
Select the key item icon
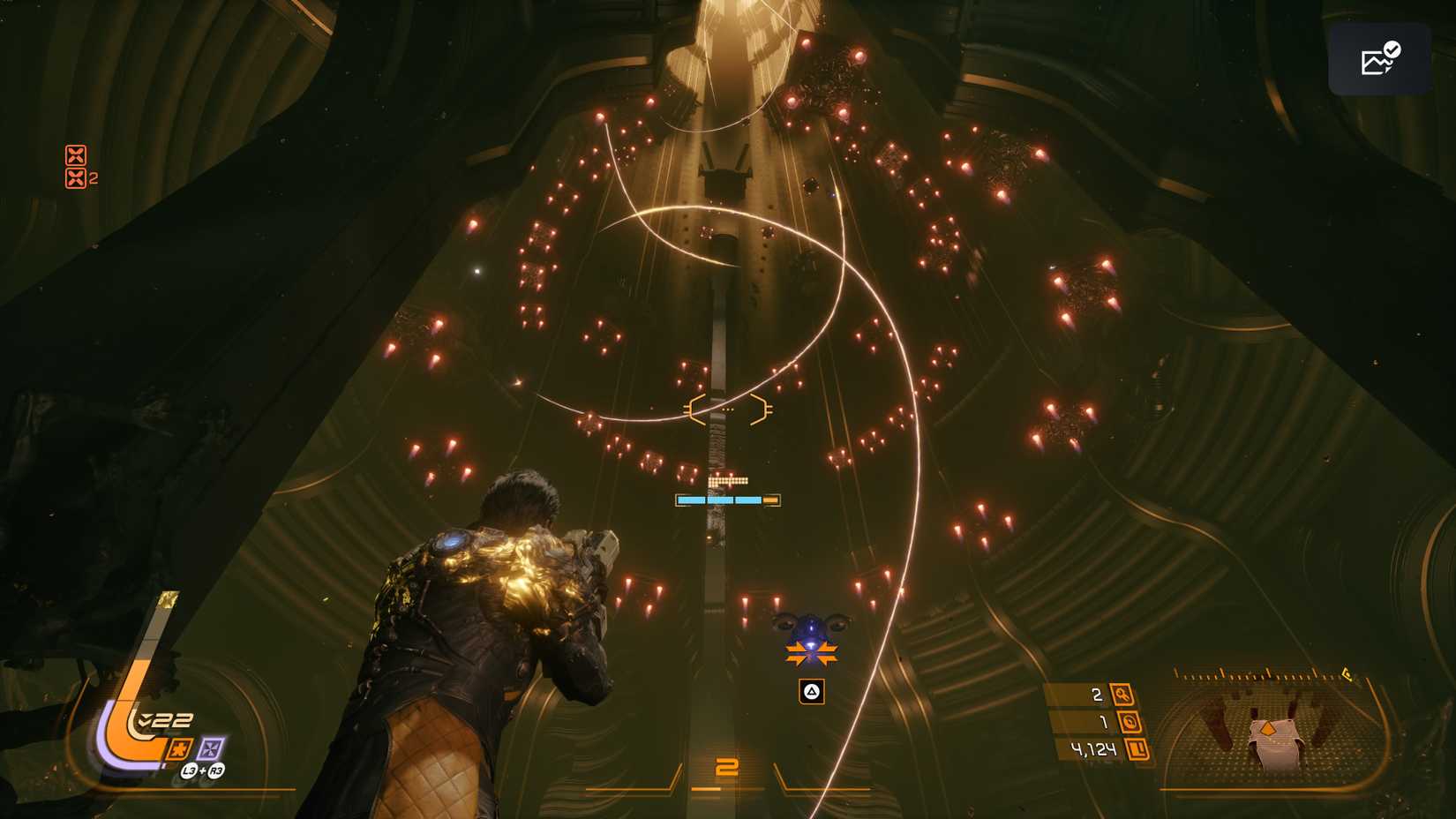[1122, 695]
